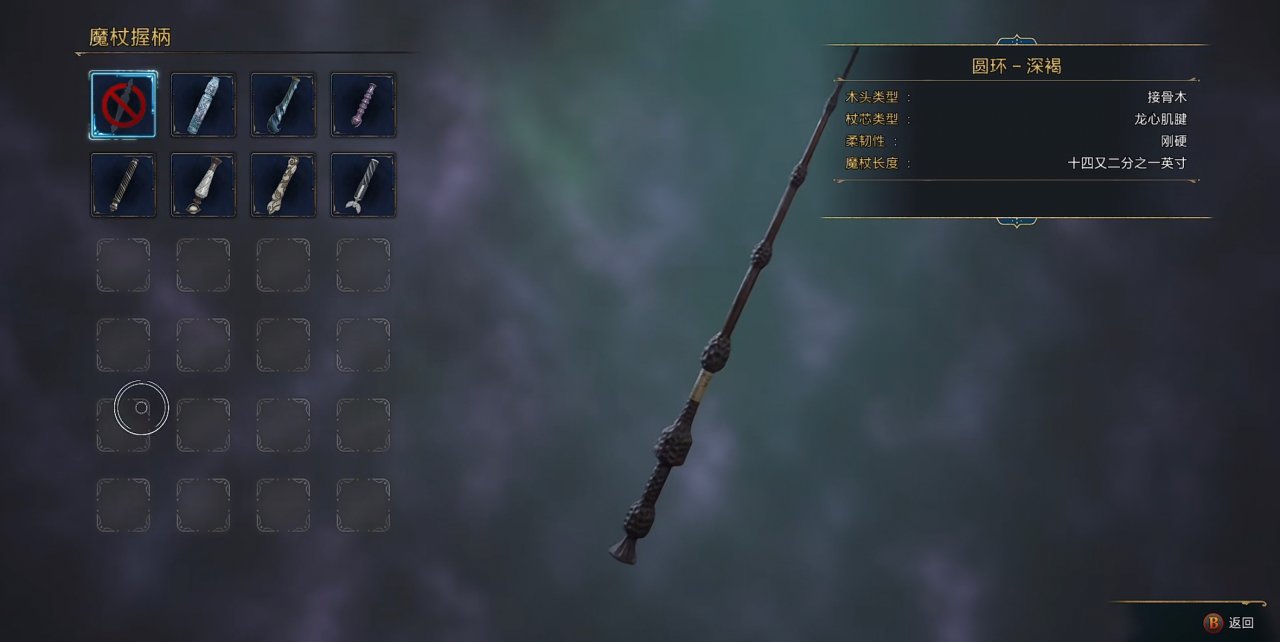Screen dimensions: 1280x642
Task: Select the pink-purple ringed wand handle
Action: [363, 104]
